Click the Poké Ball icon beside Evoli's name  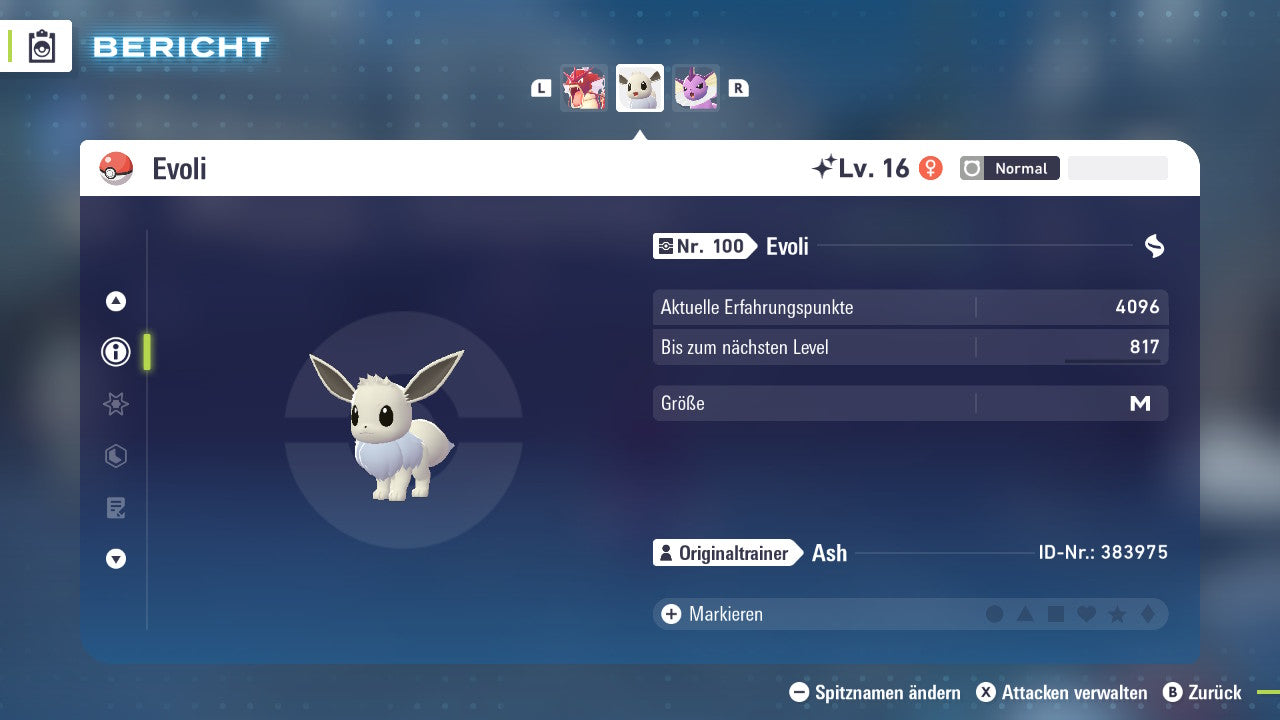pyautogui.click(x=116, y=168)
